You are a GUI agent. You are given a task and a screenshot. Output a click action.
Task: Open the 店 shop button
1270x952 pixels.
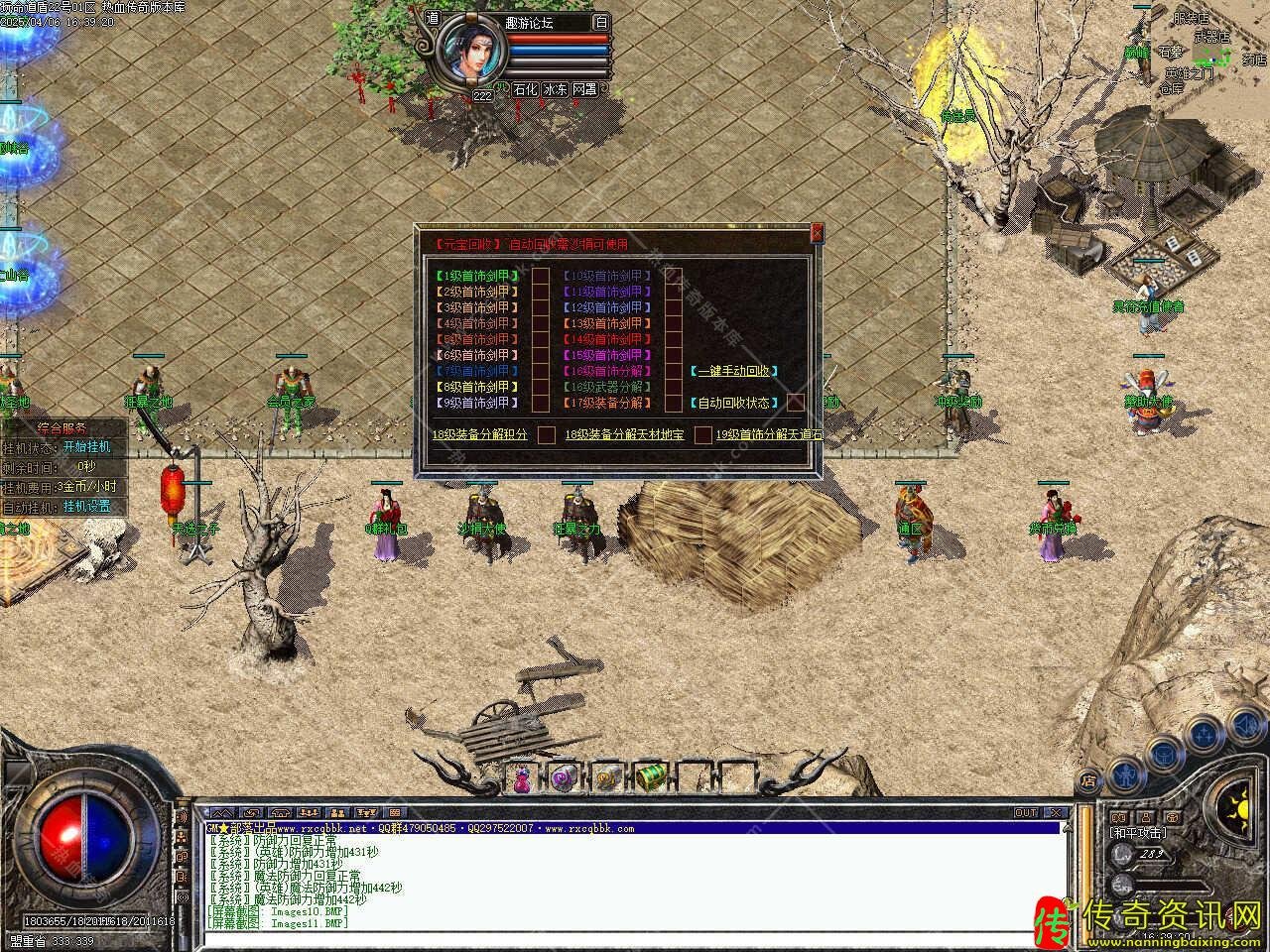pyautogui.click(x=1088, y=780)
